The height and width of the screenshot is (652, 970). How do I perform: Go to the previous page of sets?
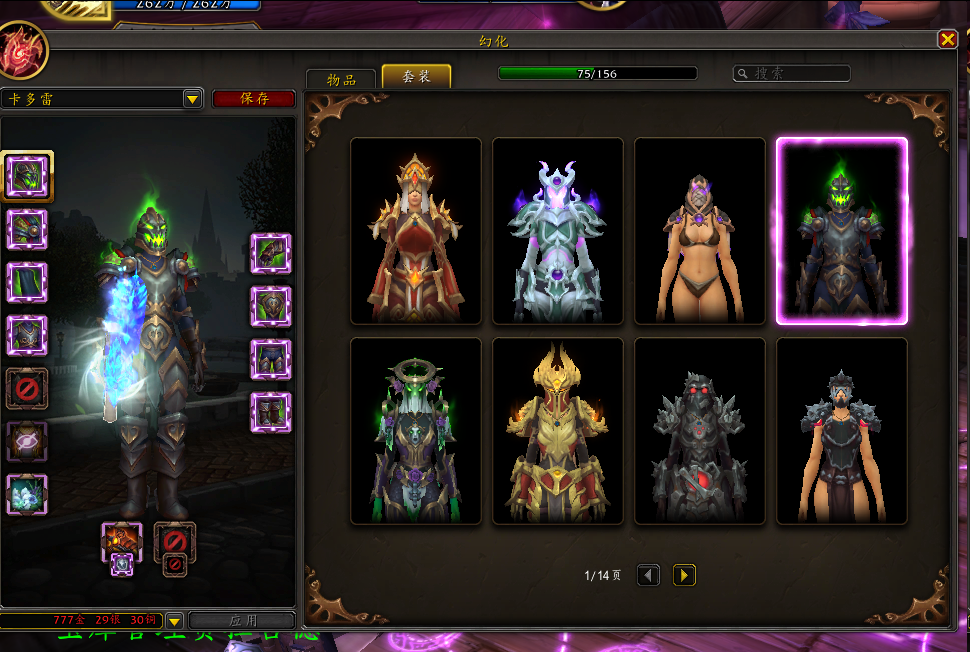click(648, 575)
